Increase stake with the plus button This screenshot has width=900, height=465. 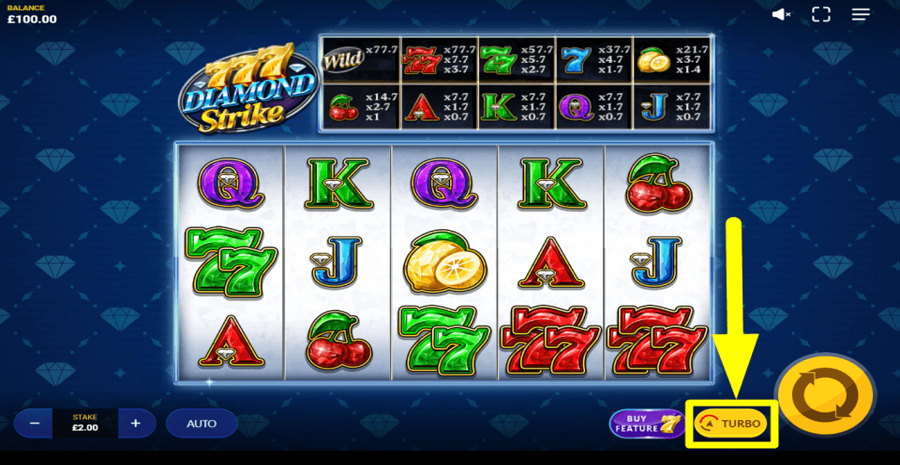(136, 423)
